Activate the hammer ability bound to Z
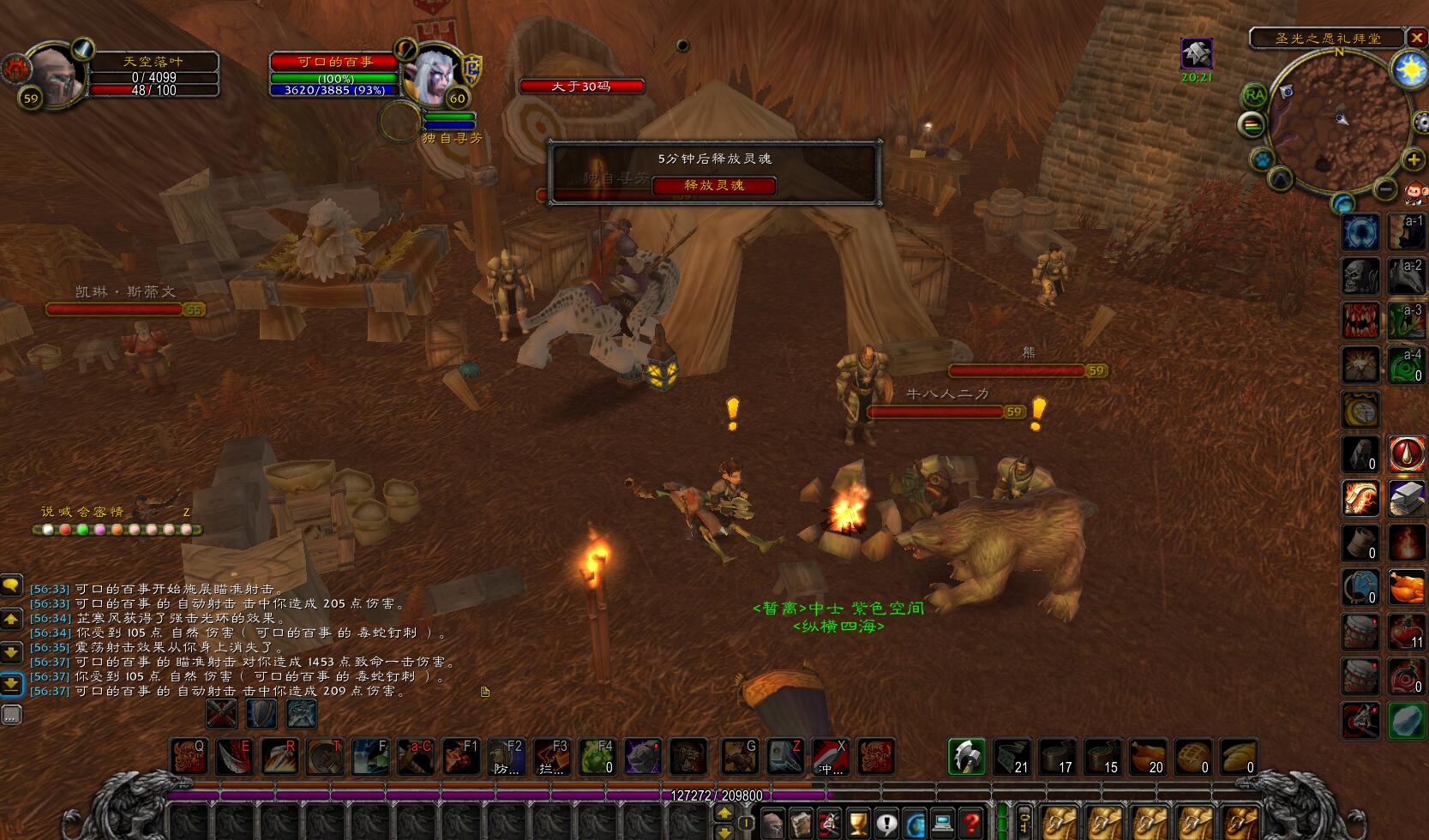1429x840 pixels. 784,757
